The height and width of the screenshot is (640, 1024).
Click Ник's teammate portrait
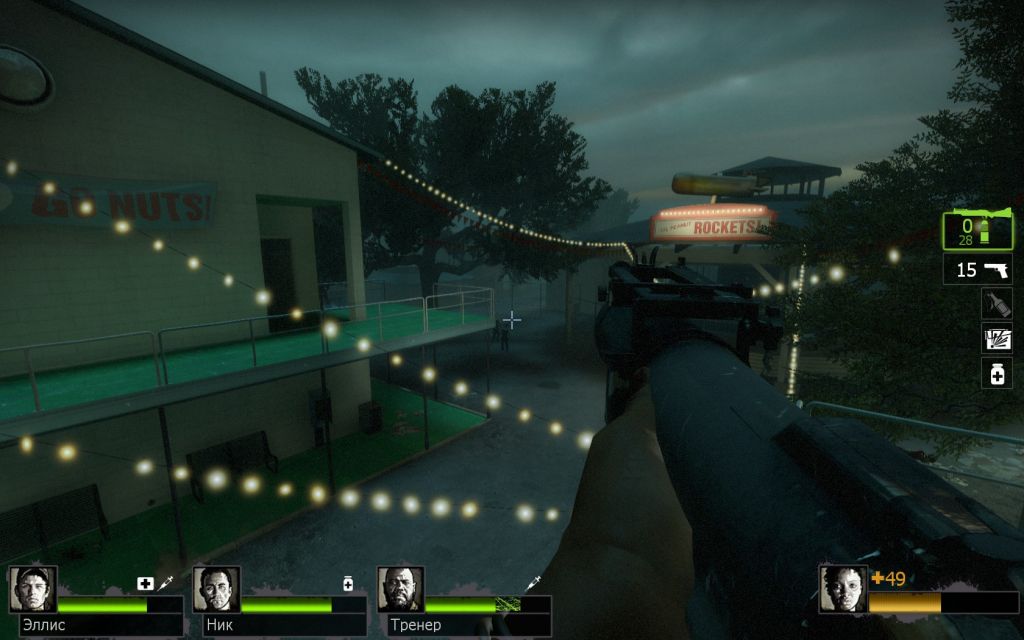tap(216, 590)
